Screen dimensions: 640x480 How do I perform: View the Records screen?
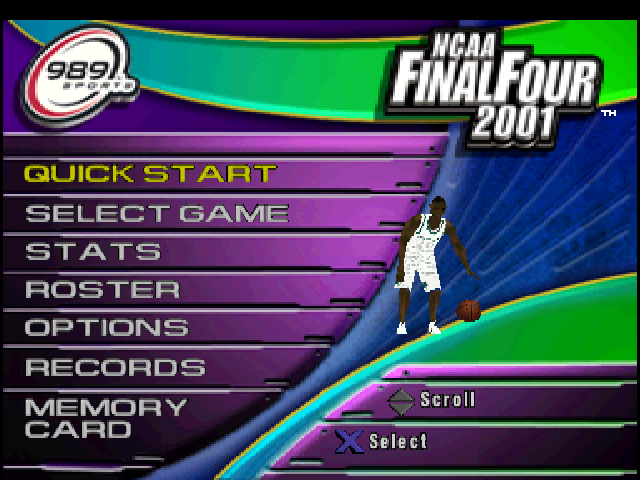point(115,367)
